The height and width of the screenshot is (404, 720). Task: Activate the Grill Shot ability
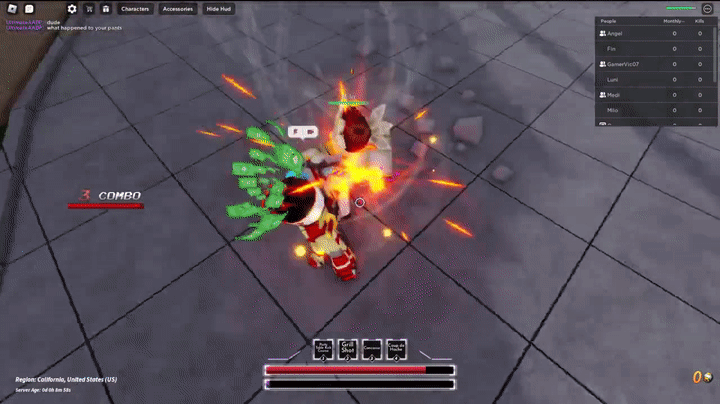(x=348, y=349)
